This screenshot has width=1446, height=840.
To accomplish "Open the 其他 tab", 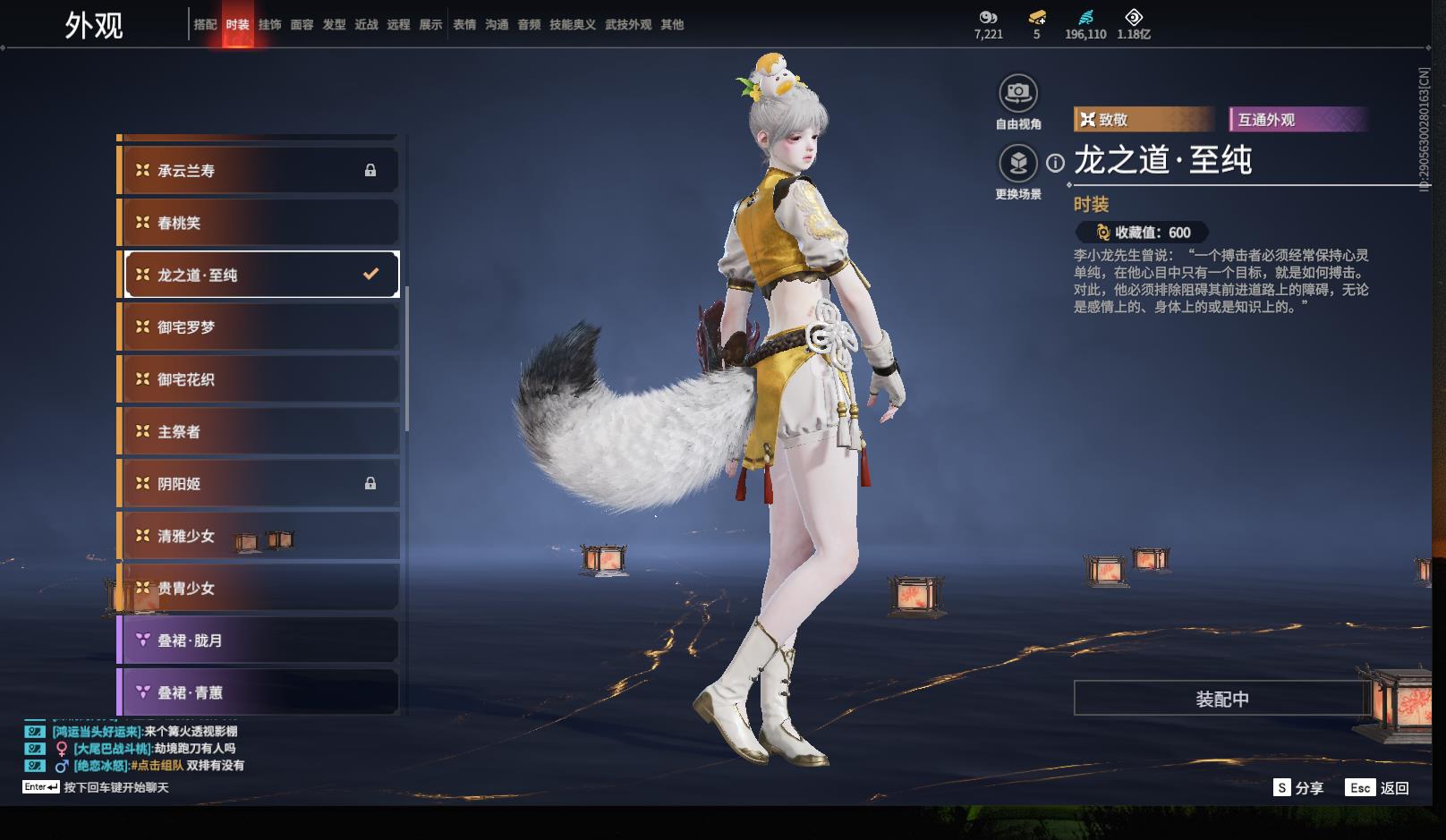I will [672, 25].
